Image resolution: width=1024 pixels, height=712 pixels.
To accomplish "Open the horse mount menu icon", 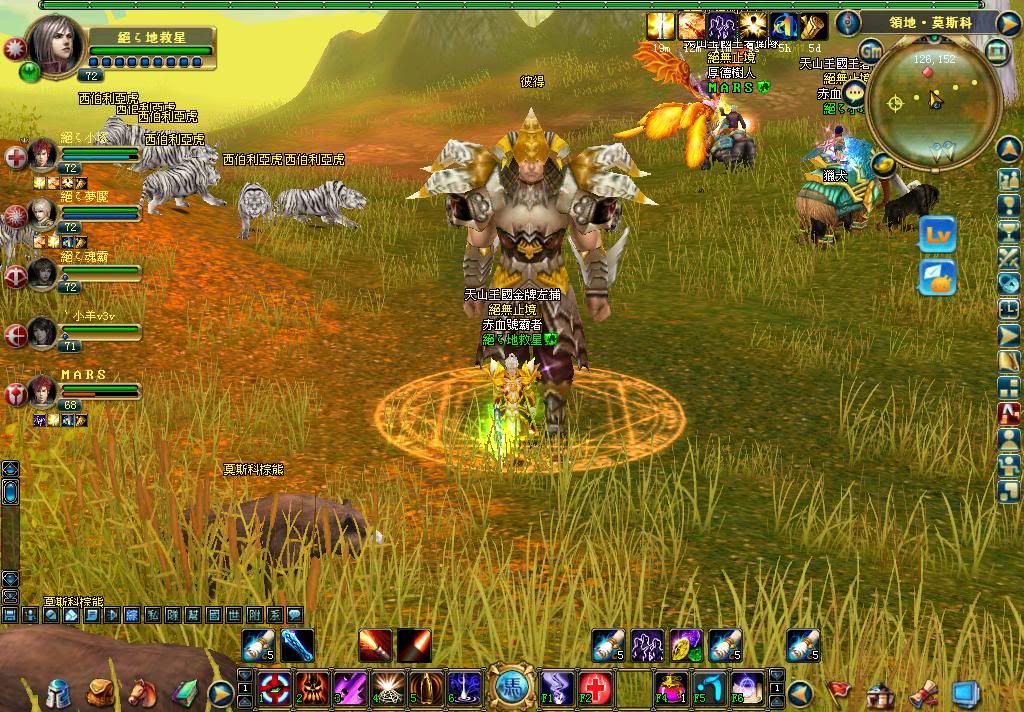I will [142, 690].
